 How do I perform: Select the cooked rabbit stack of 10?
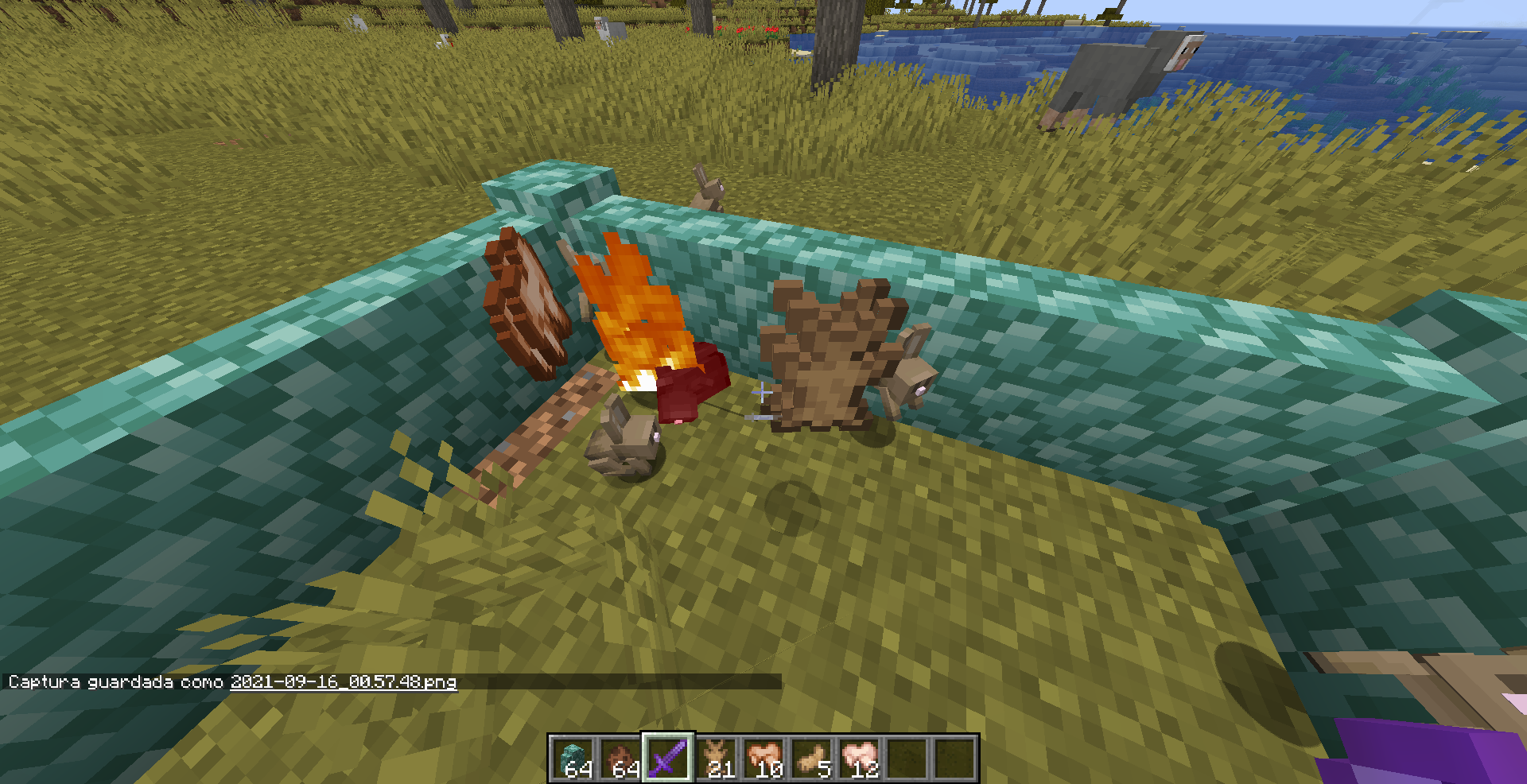[763, 758]
